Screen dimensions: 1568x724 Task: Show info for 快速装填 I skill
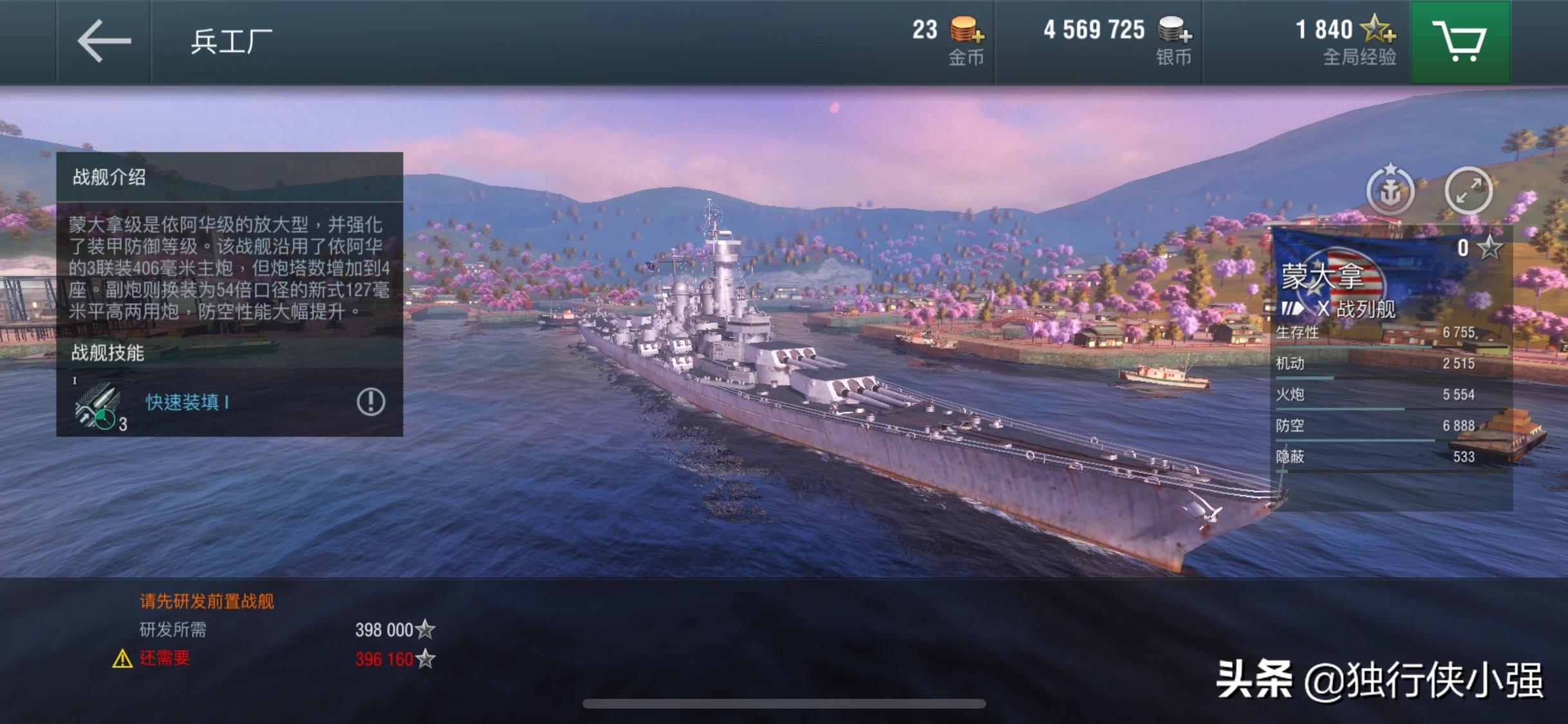[371, 402]
